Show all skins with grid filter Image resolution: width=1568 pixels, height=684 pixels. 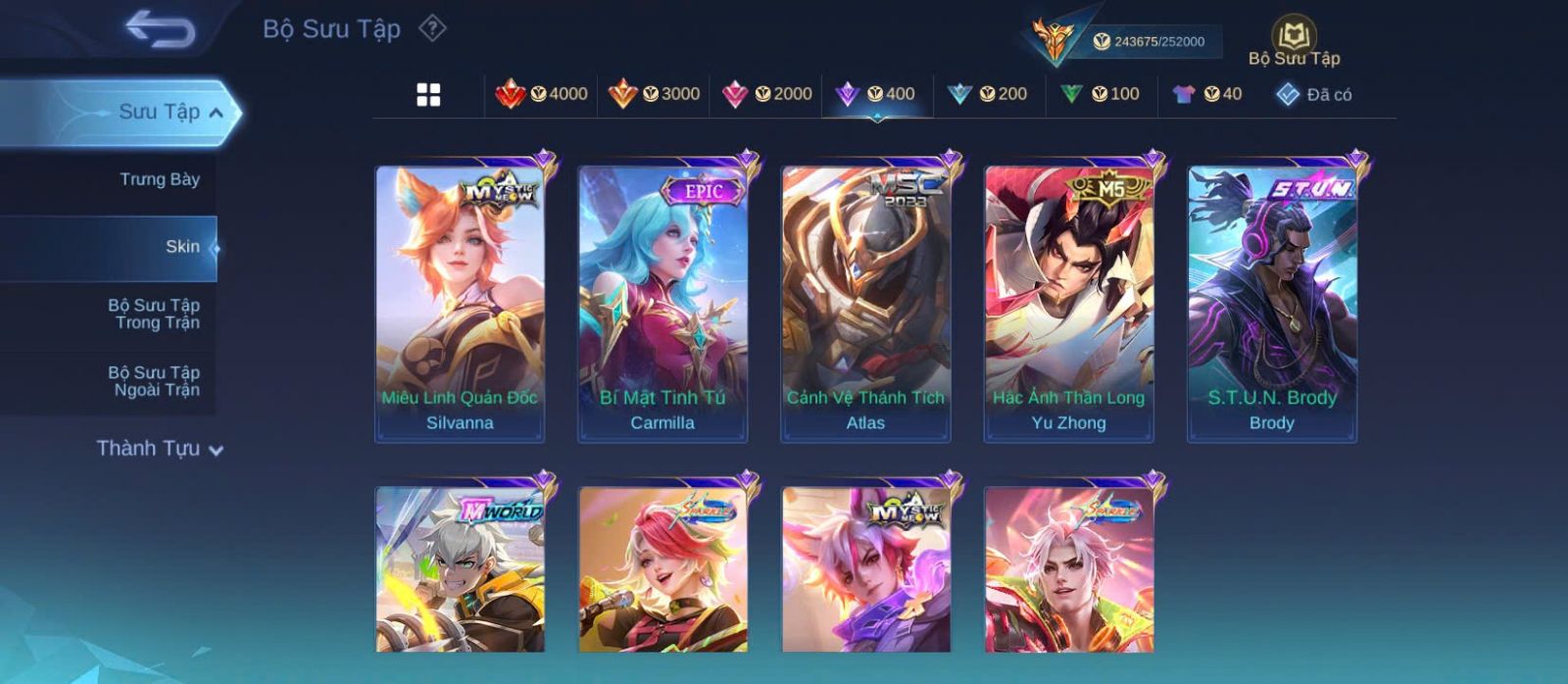(428, 95)
